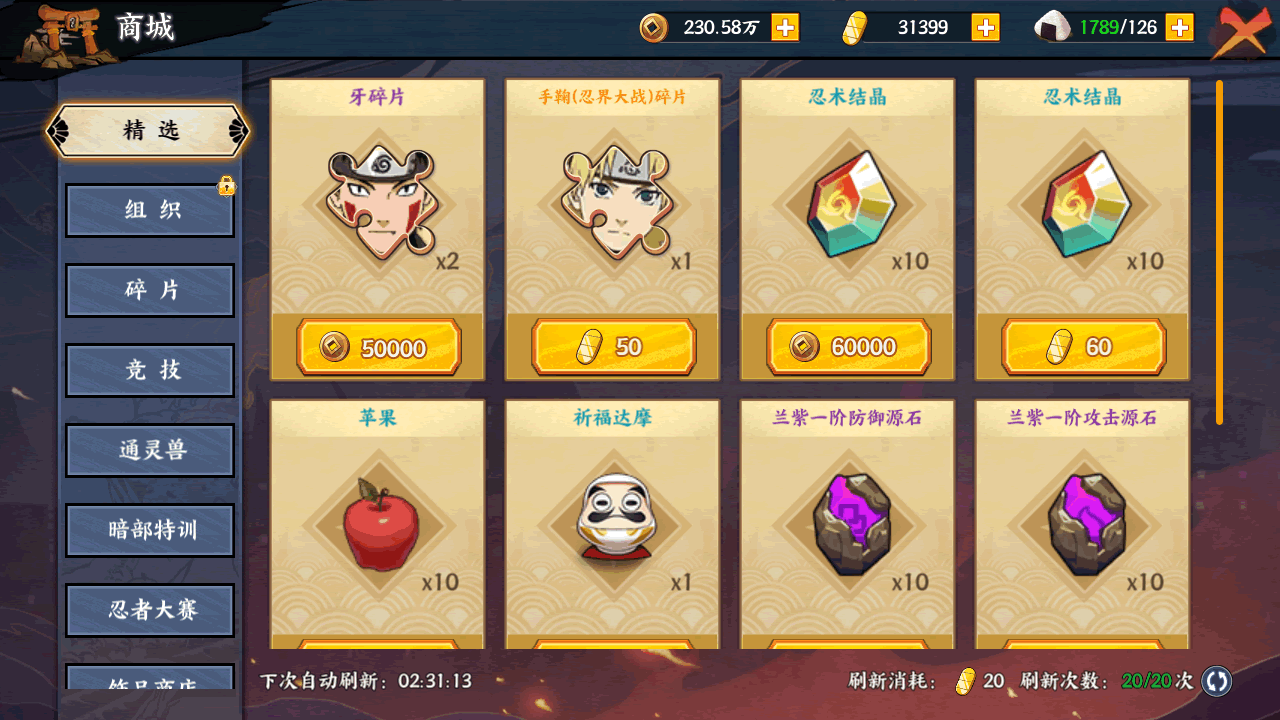This screenshot has height=720, width=1280.
Task: Refresh the shop items with circular arrow
Action: tap(1217, 681)
